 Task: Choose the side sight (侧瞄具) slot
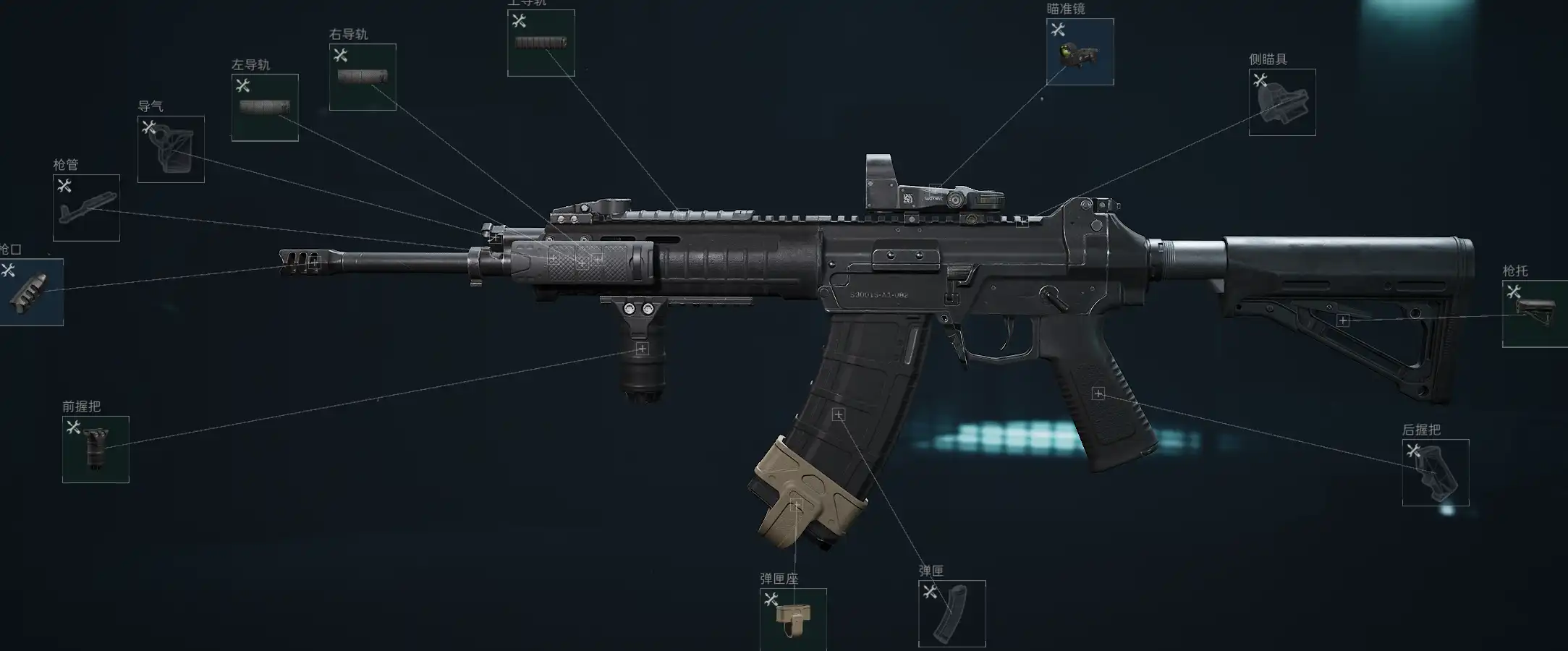1282,103
